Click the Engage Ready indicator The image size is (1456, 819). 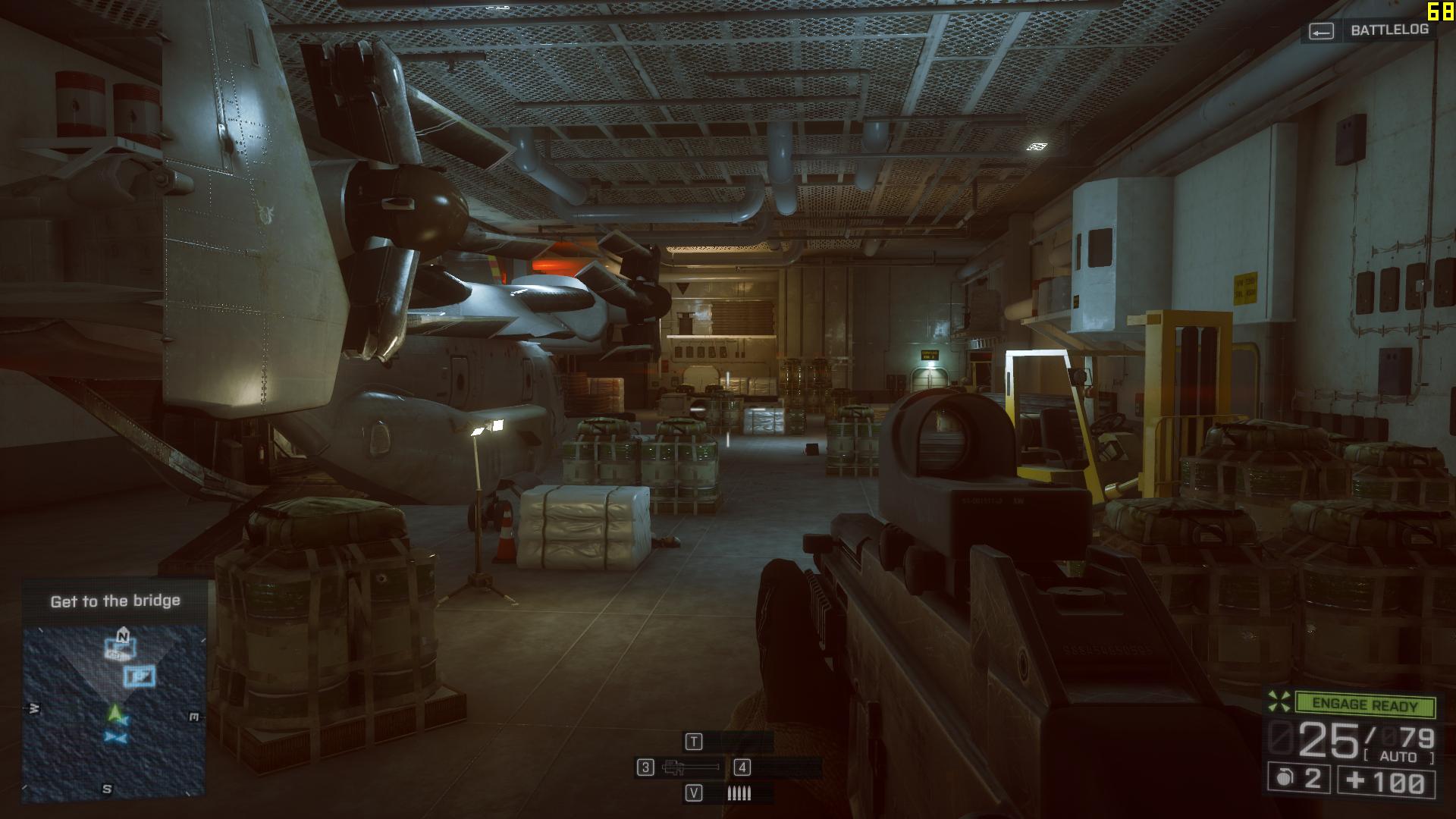[x=1364, y=704]
